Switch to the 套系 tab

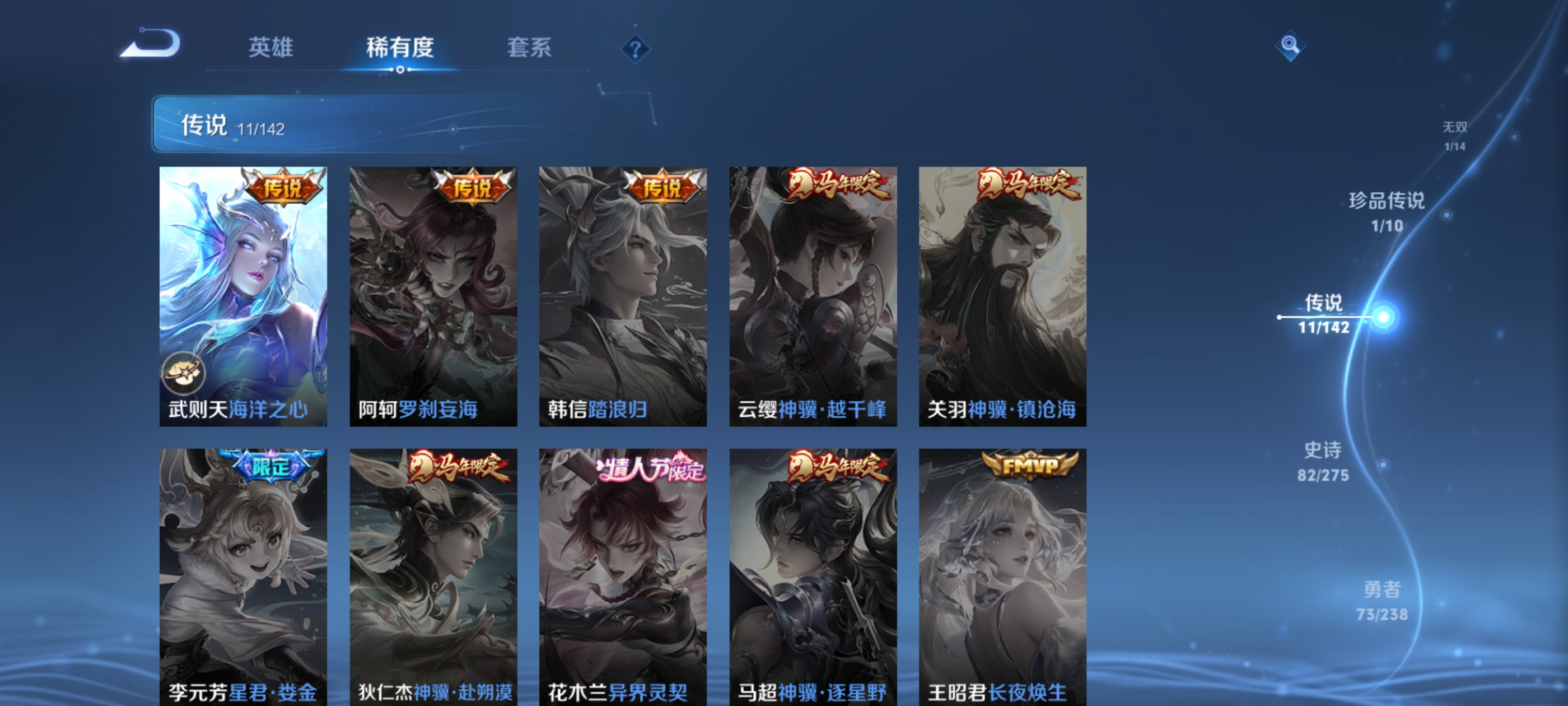[x=530, y=49]
